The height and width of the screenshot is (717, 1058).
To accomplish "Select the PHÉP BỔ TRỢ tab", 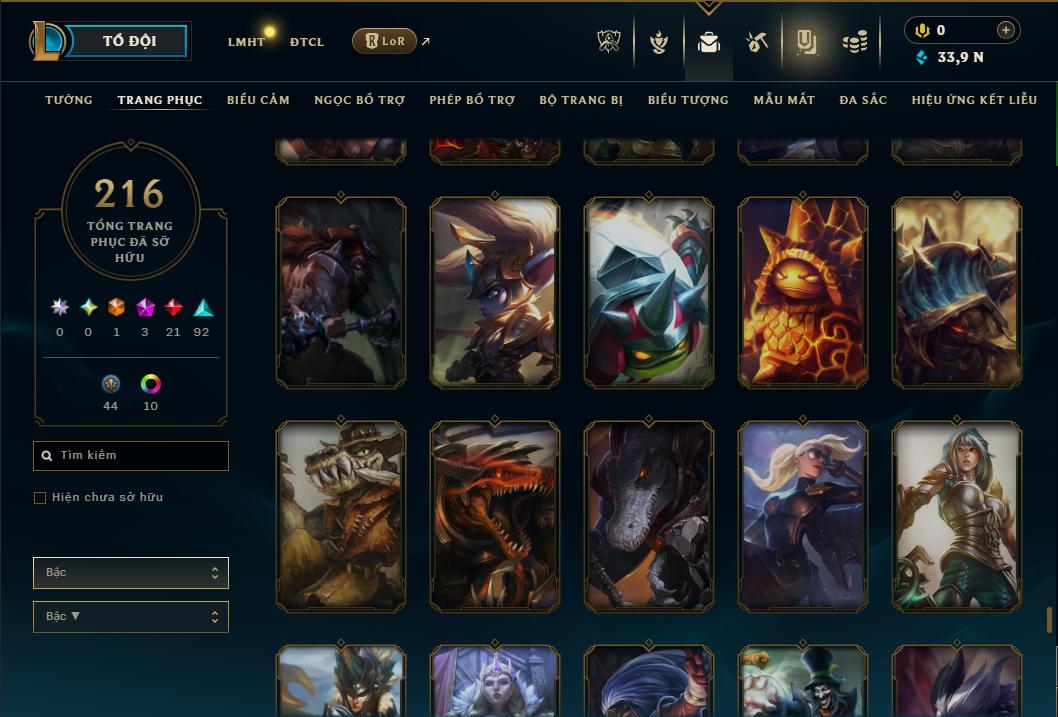I will (472, 100).
